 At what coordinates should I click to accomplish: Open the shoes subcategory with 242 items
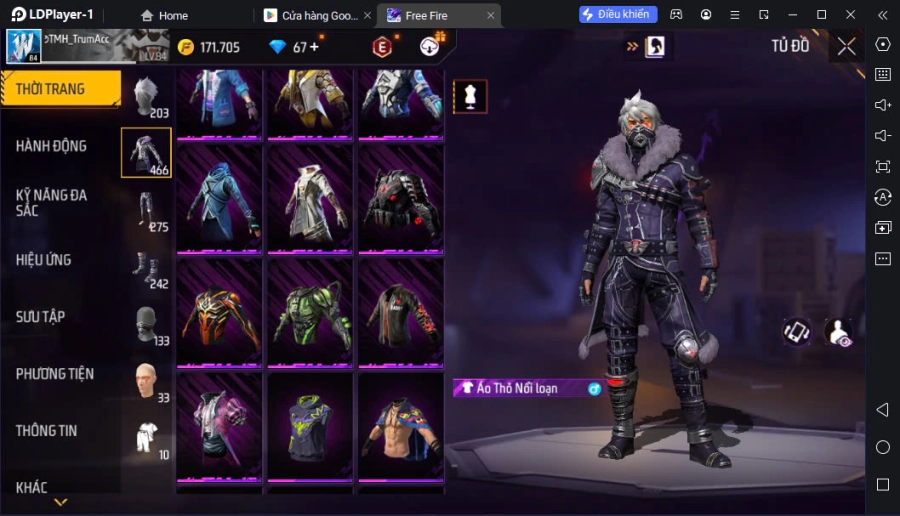[x=146, y=268]
